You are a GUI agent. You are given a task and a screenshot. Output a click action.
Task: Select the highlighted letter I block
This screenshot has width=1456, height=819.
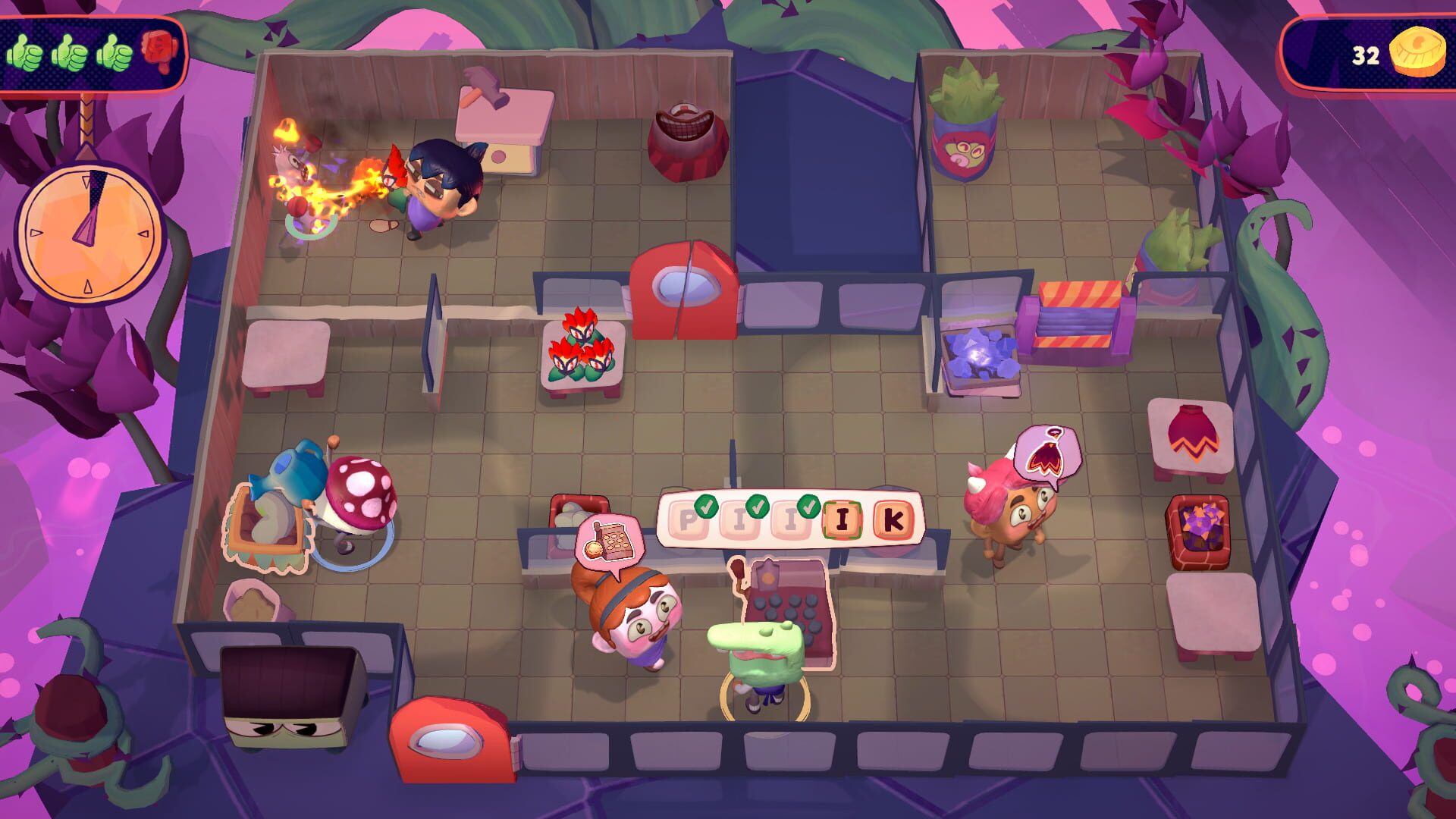click(x=842, y=520)
